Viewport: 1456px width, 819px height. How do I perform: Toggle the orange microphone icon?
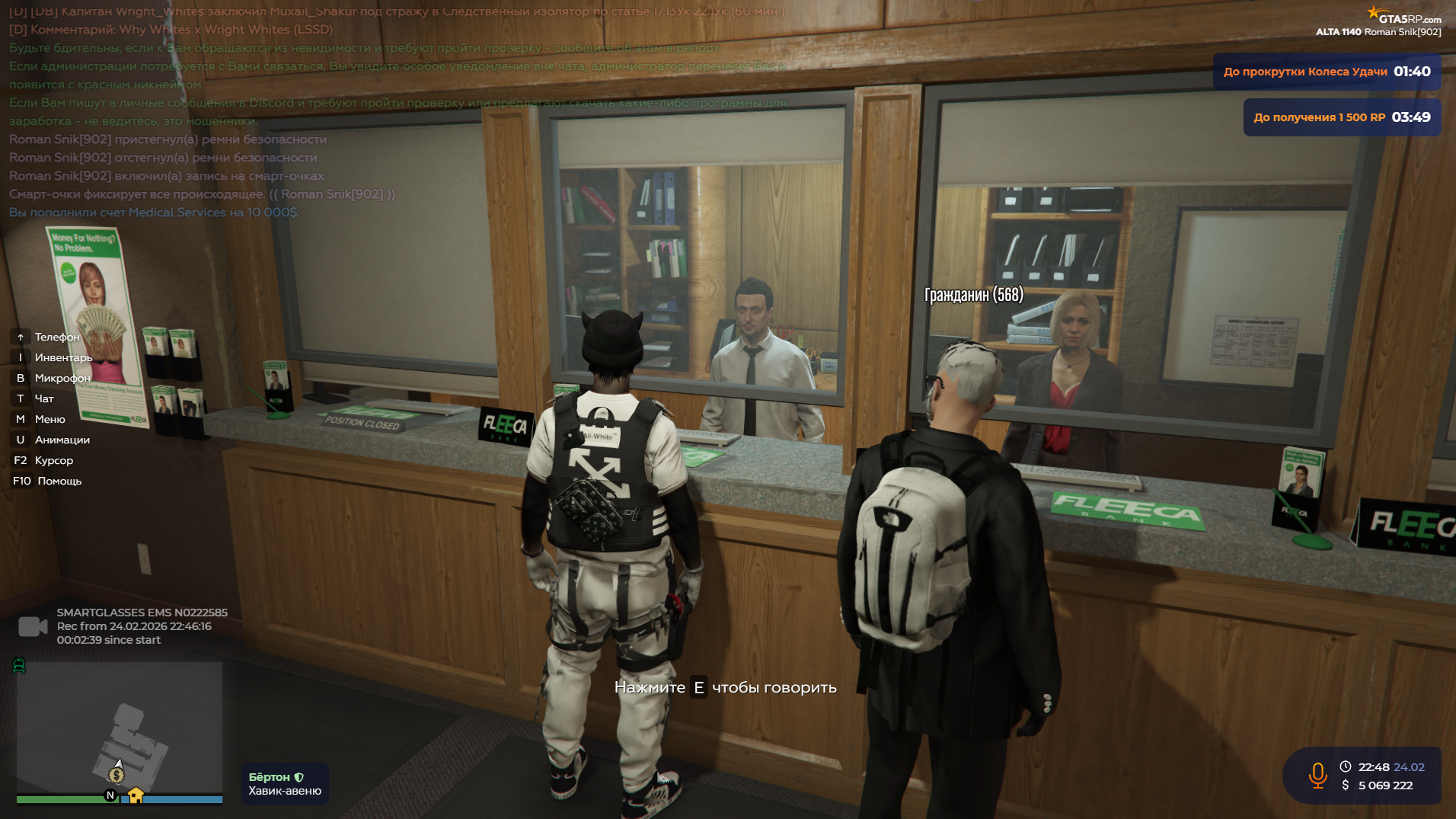(x=1317, y=776)
